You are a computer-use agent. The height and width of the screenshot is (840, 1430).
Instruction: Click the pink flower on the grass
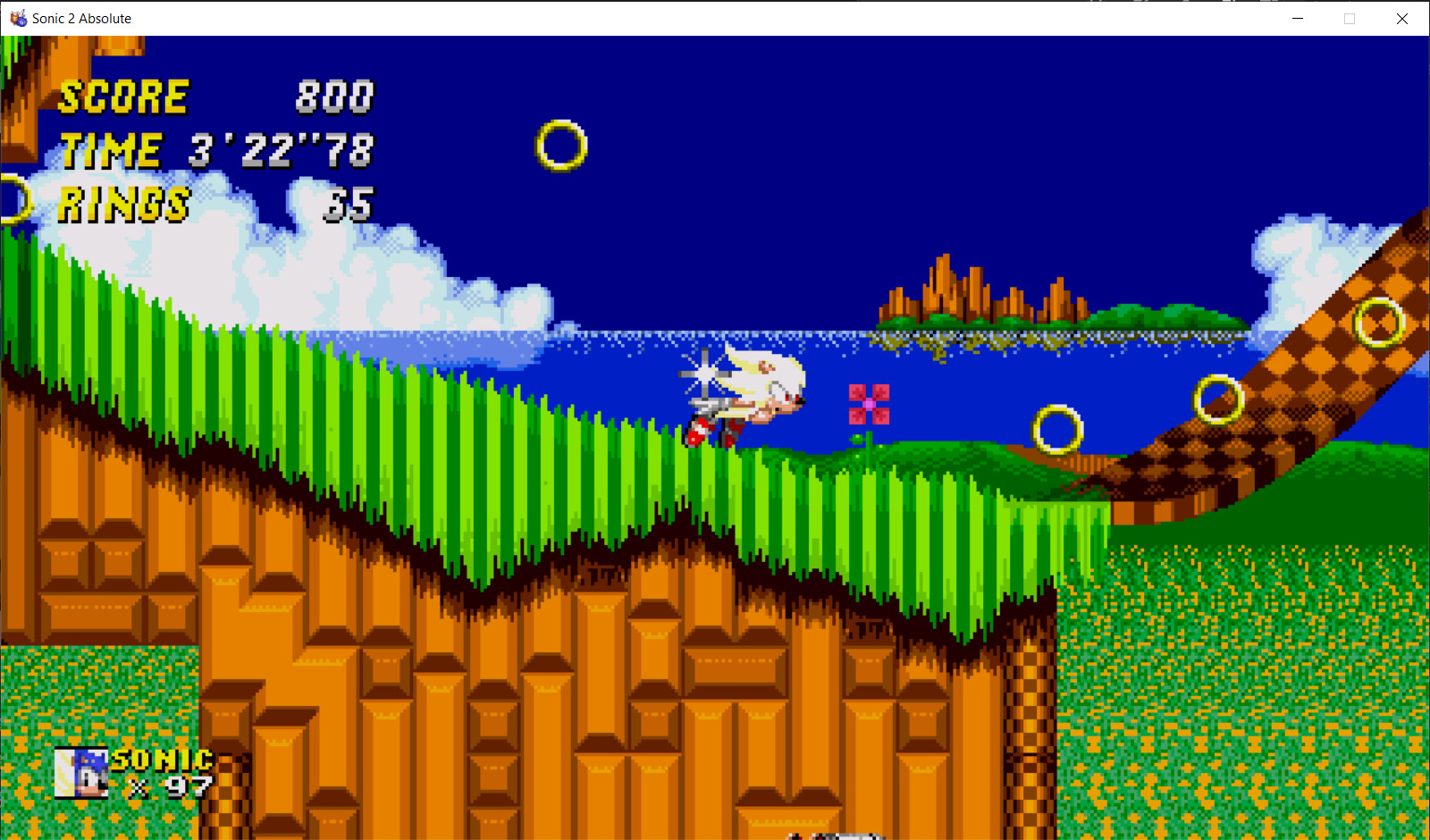point(869,404)
